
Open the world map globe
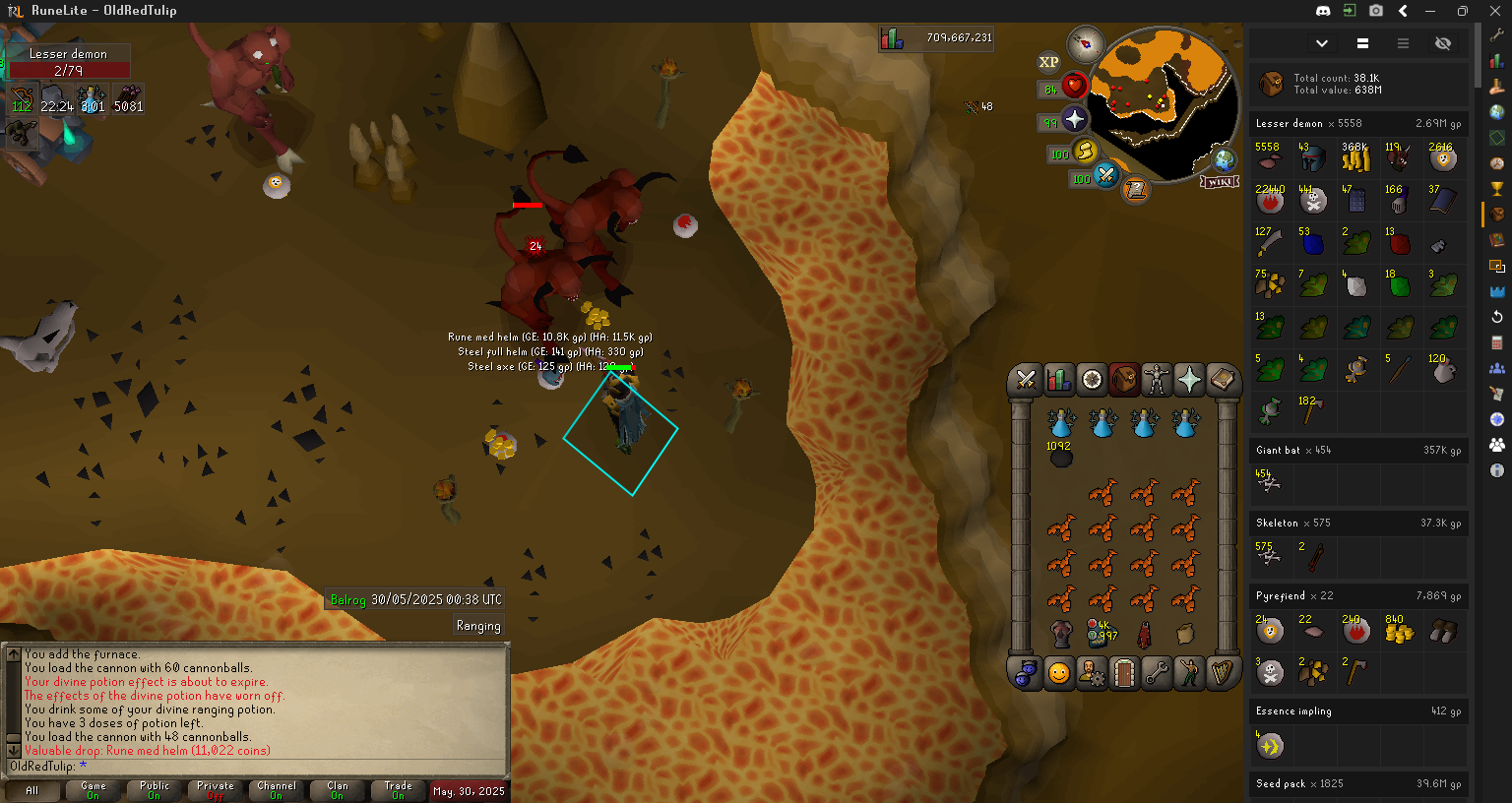[1225, 158]
